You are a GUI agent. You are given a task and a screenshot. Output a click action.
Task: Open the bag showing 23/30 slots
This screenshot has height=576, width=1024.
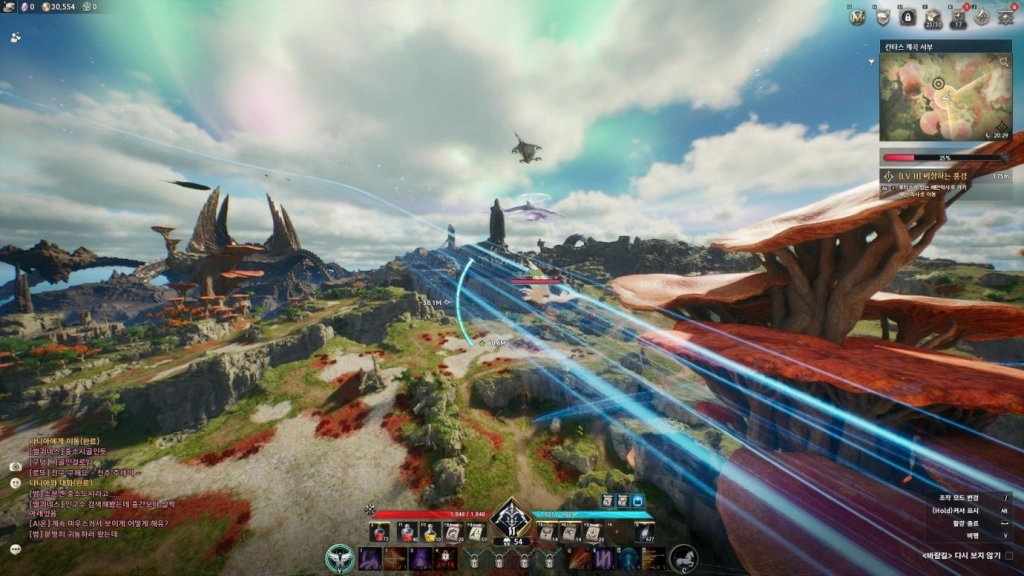pos(932,16)
